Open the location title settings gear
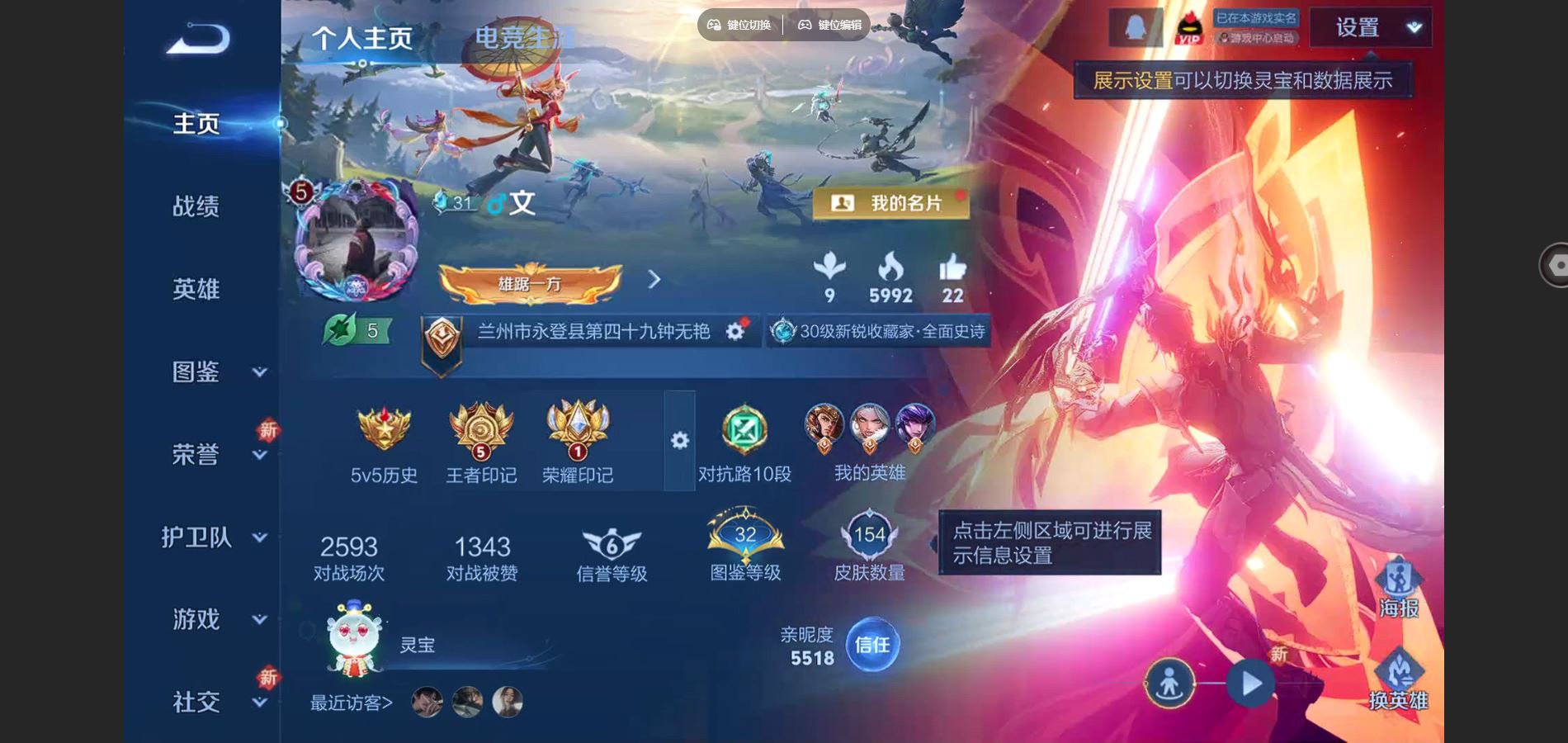 pyautogui.click(x=734, y=329)
